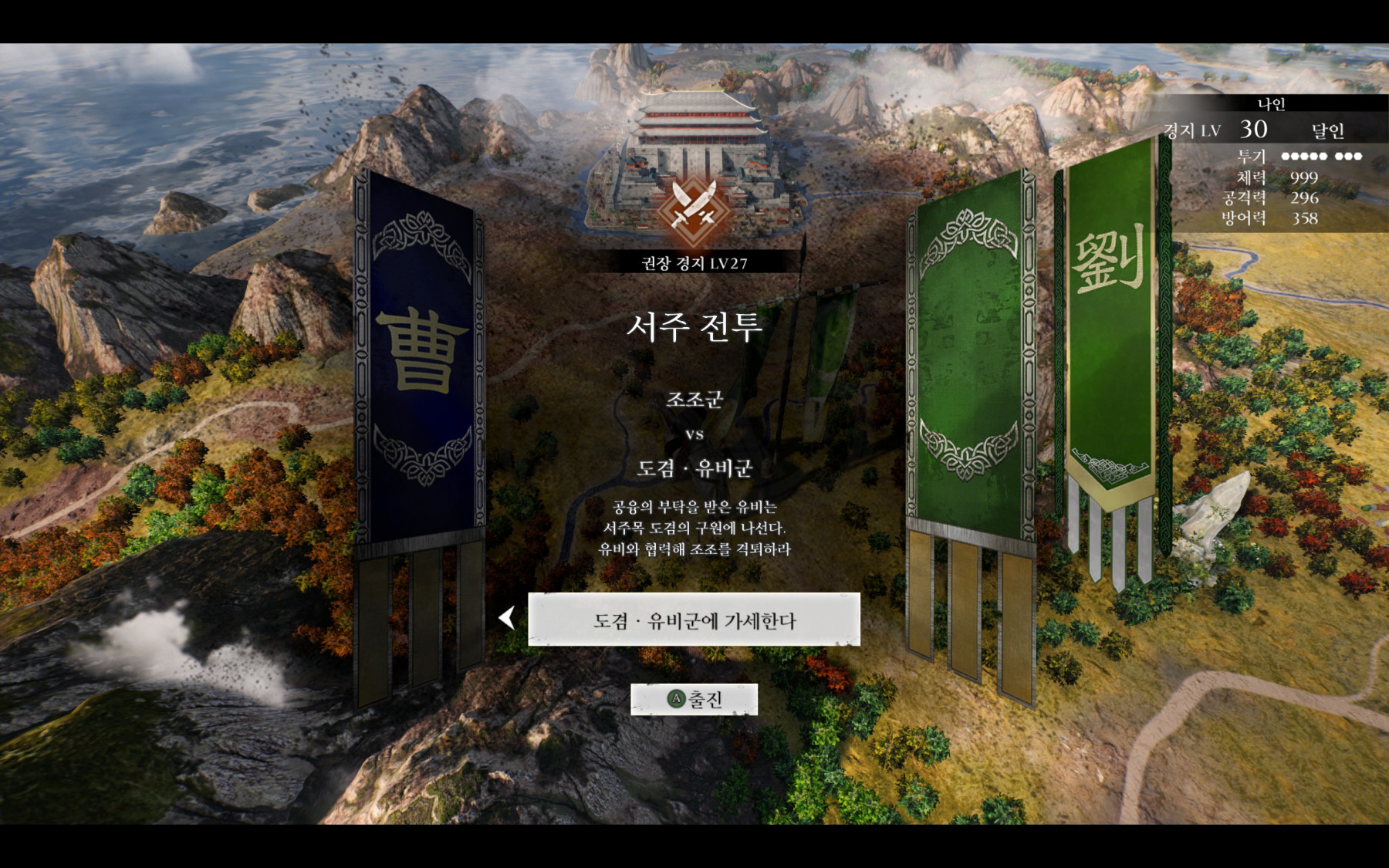Click the 출진 sortie button
The image size is (1389, 868).
point(694,699)
